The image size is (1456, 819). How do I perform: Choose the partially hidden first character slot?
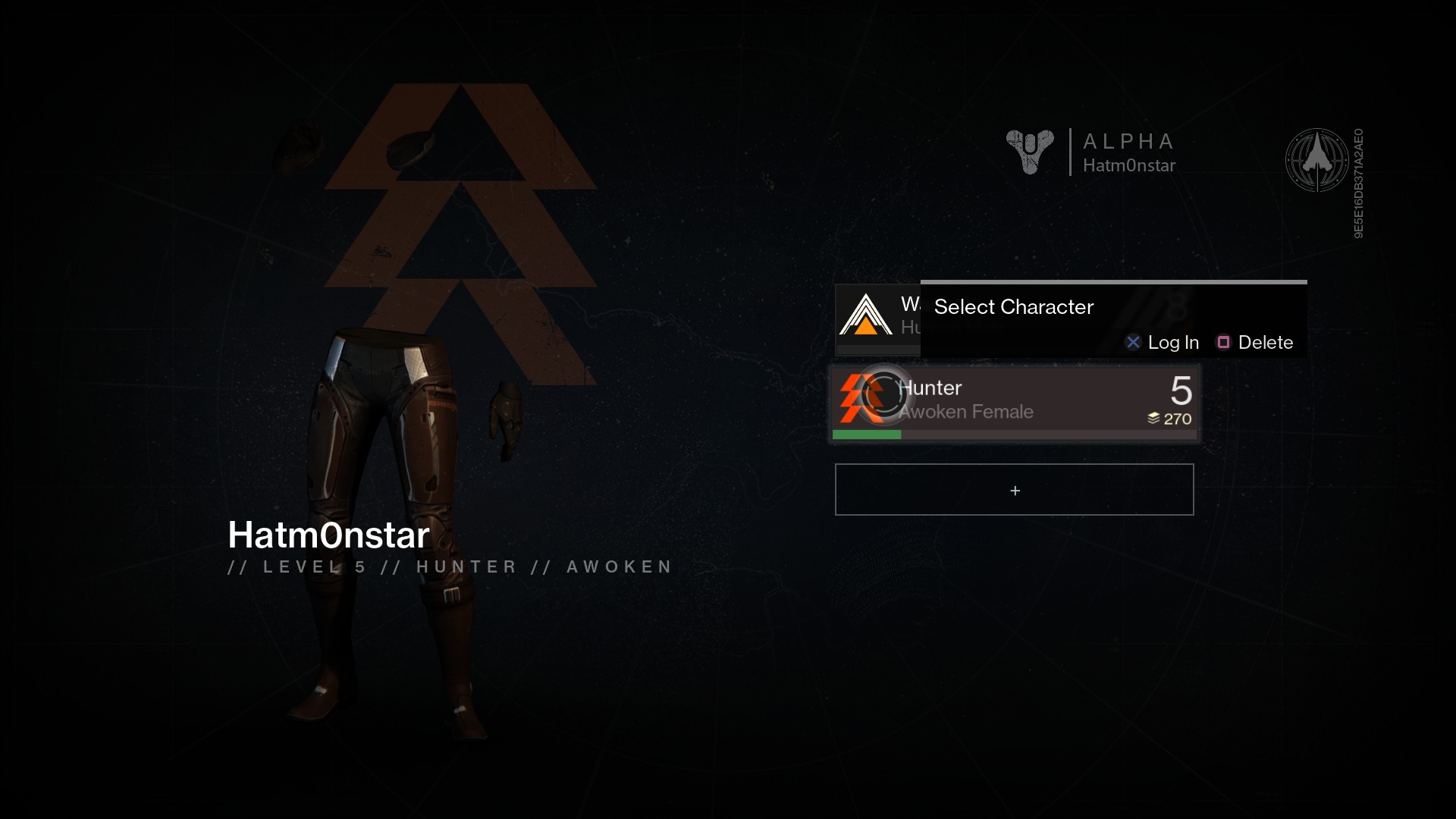(877, 318)
